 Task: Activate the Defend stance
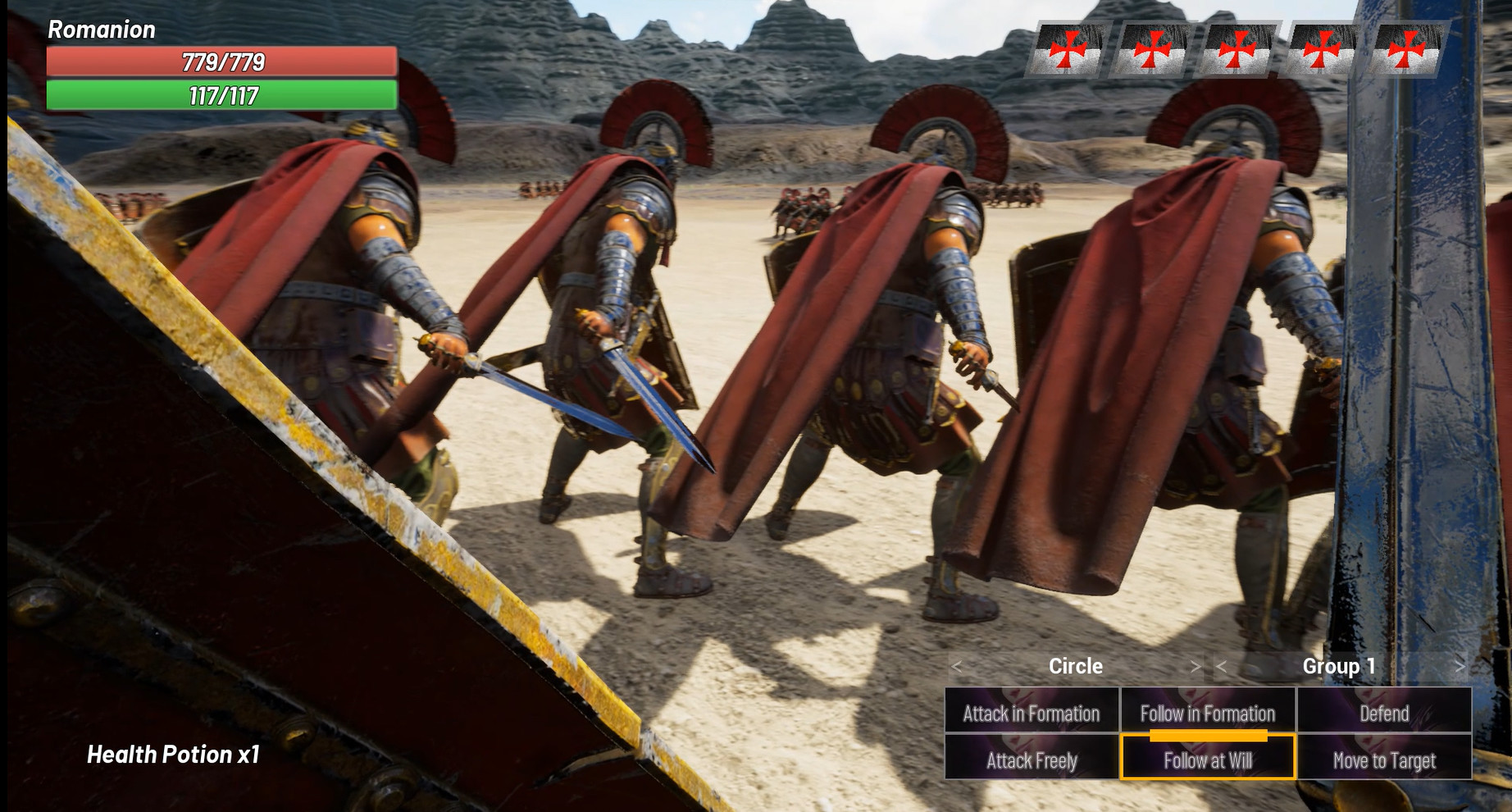[x=1384, y=713]
